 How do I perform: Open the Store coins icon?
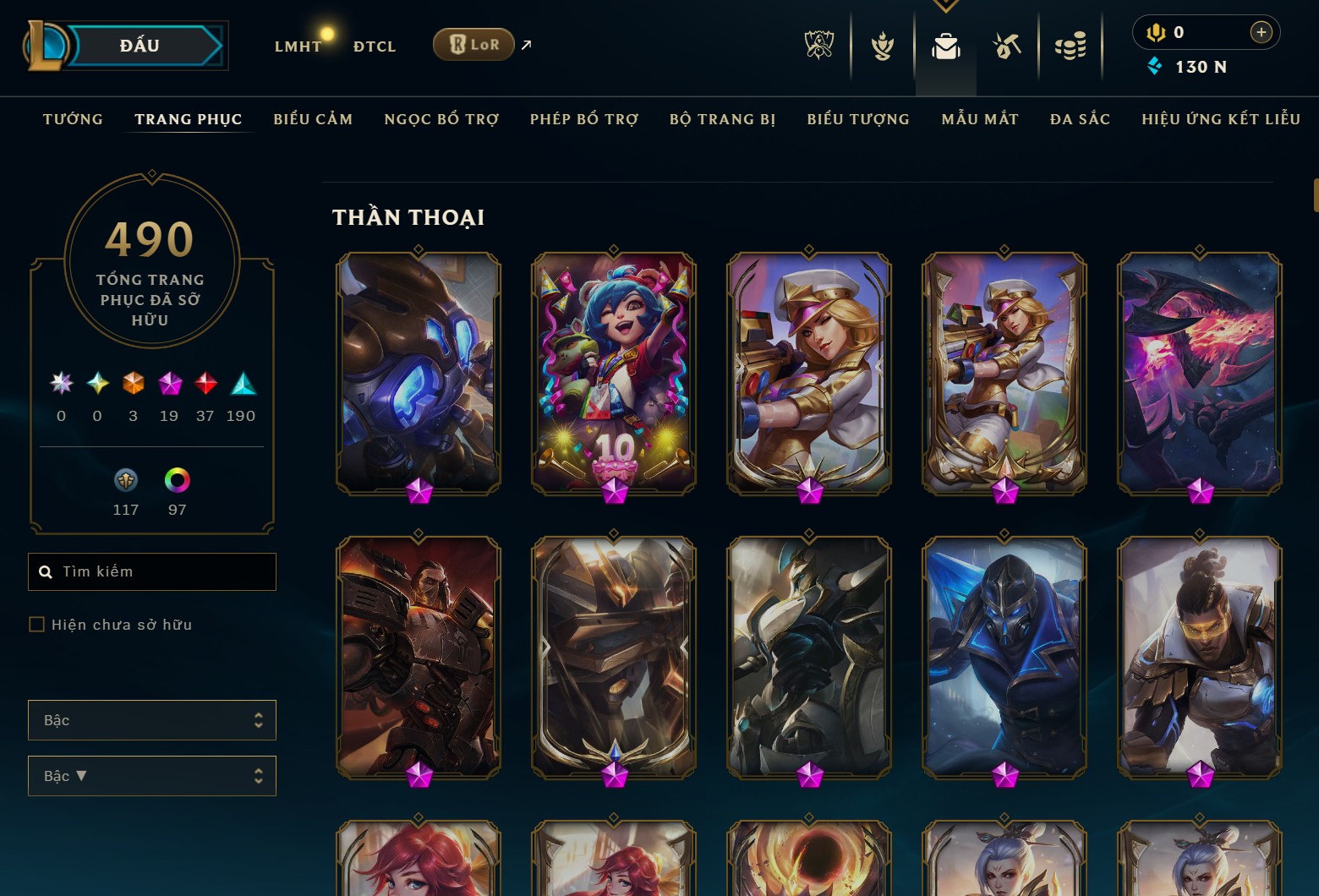[x=1070, y=46]
